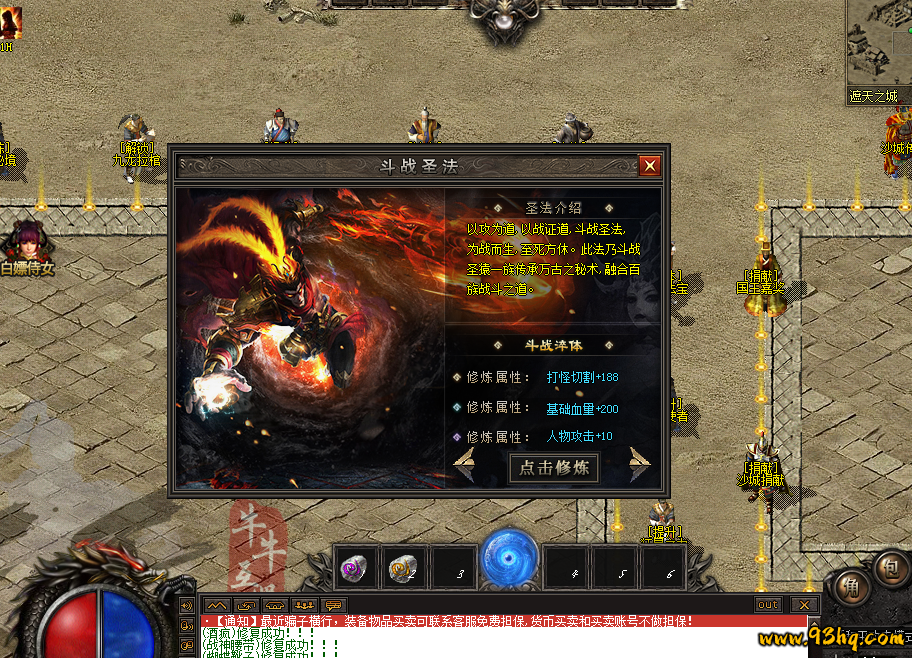Select the orange rune stone in hotbar slot 2
912x658 pixels.
(403, 569)
